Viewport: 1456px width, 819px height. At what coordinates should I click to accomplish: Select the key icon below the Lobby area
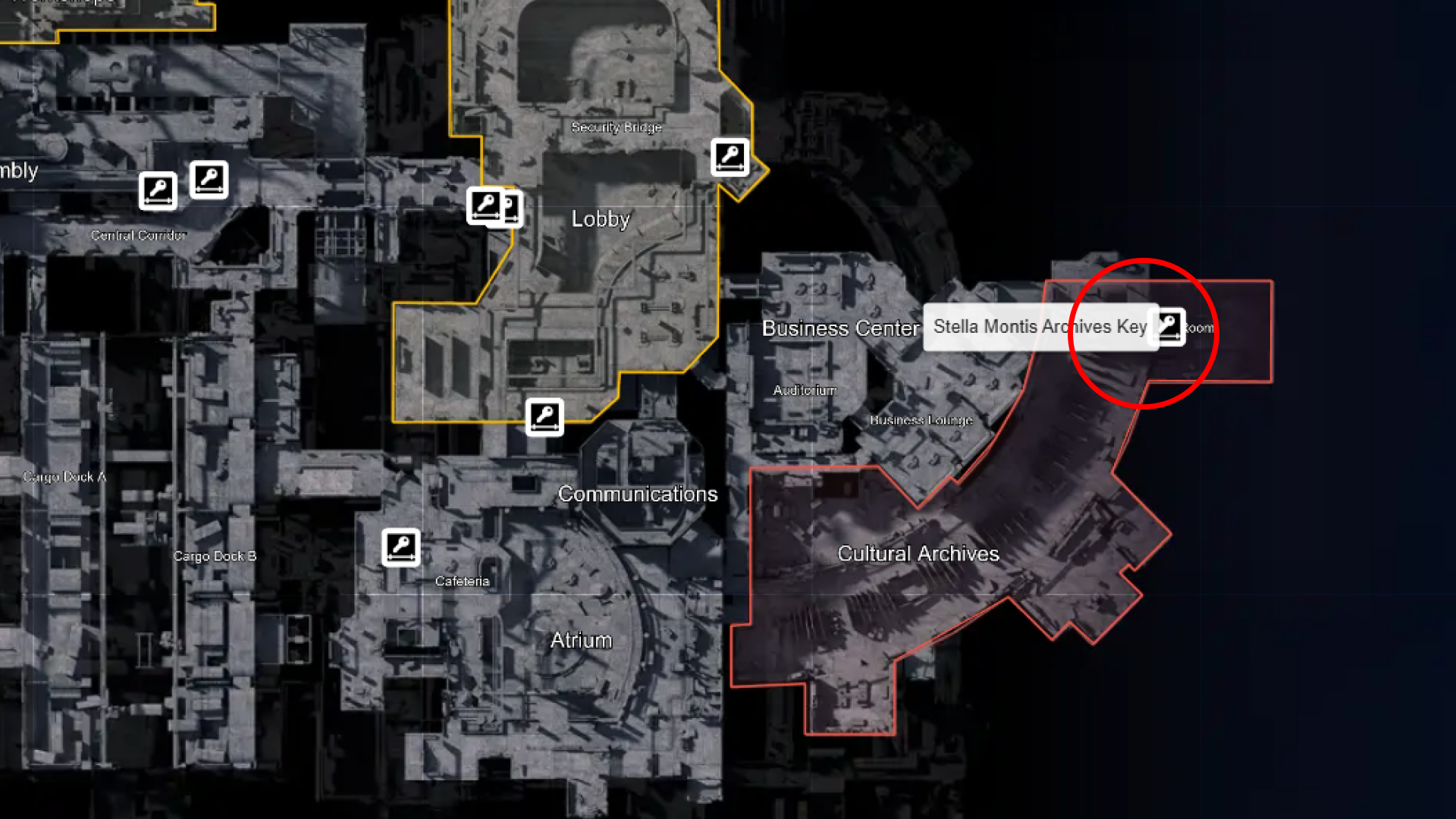(547, 417)
